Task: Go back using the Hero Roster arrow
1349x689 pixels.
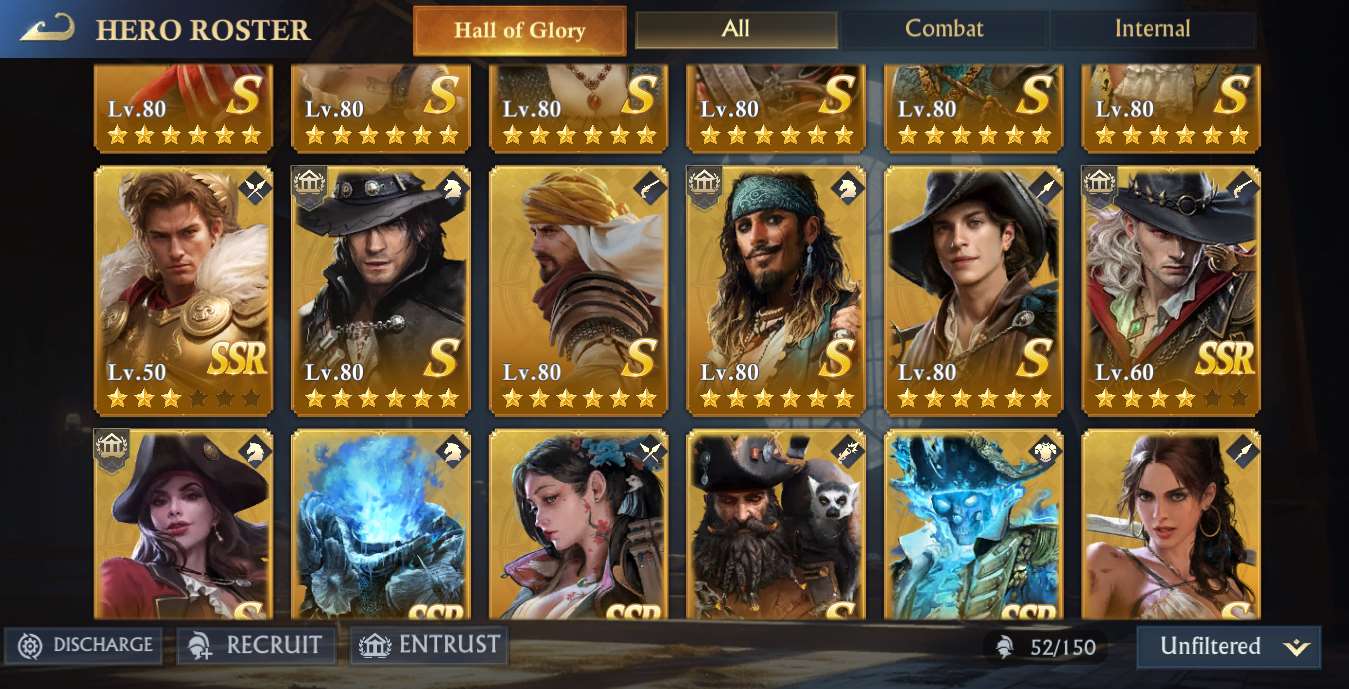Action: pos(47,28)
